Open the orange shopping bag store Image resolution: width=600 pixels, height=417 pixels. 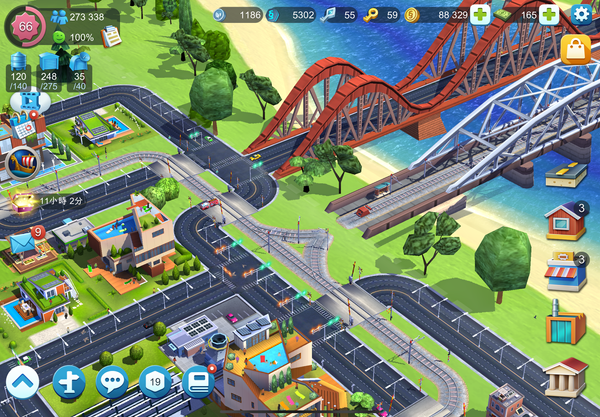pyautogui.click(x=574, y=50)
